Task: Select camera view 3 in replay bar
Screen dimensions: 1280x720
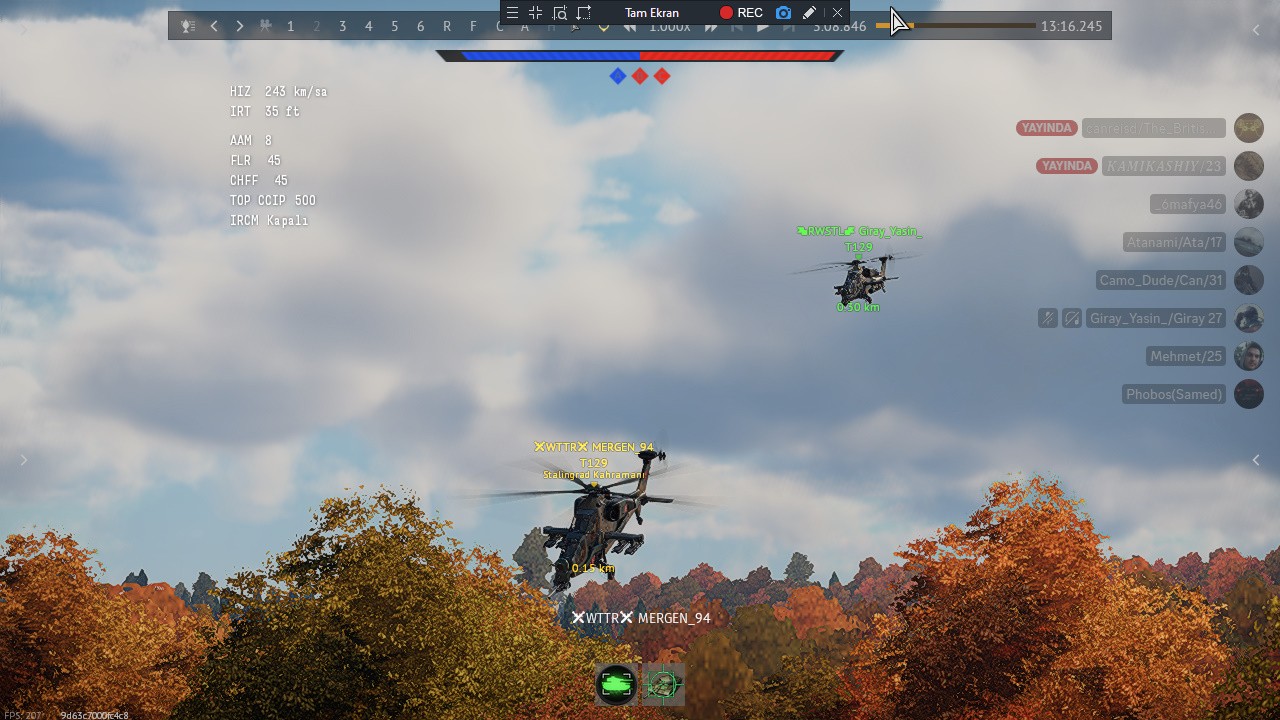Action: coord(343,26)
